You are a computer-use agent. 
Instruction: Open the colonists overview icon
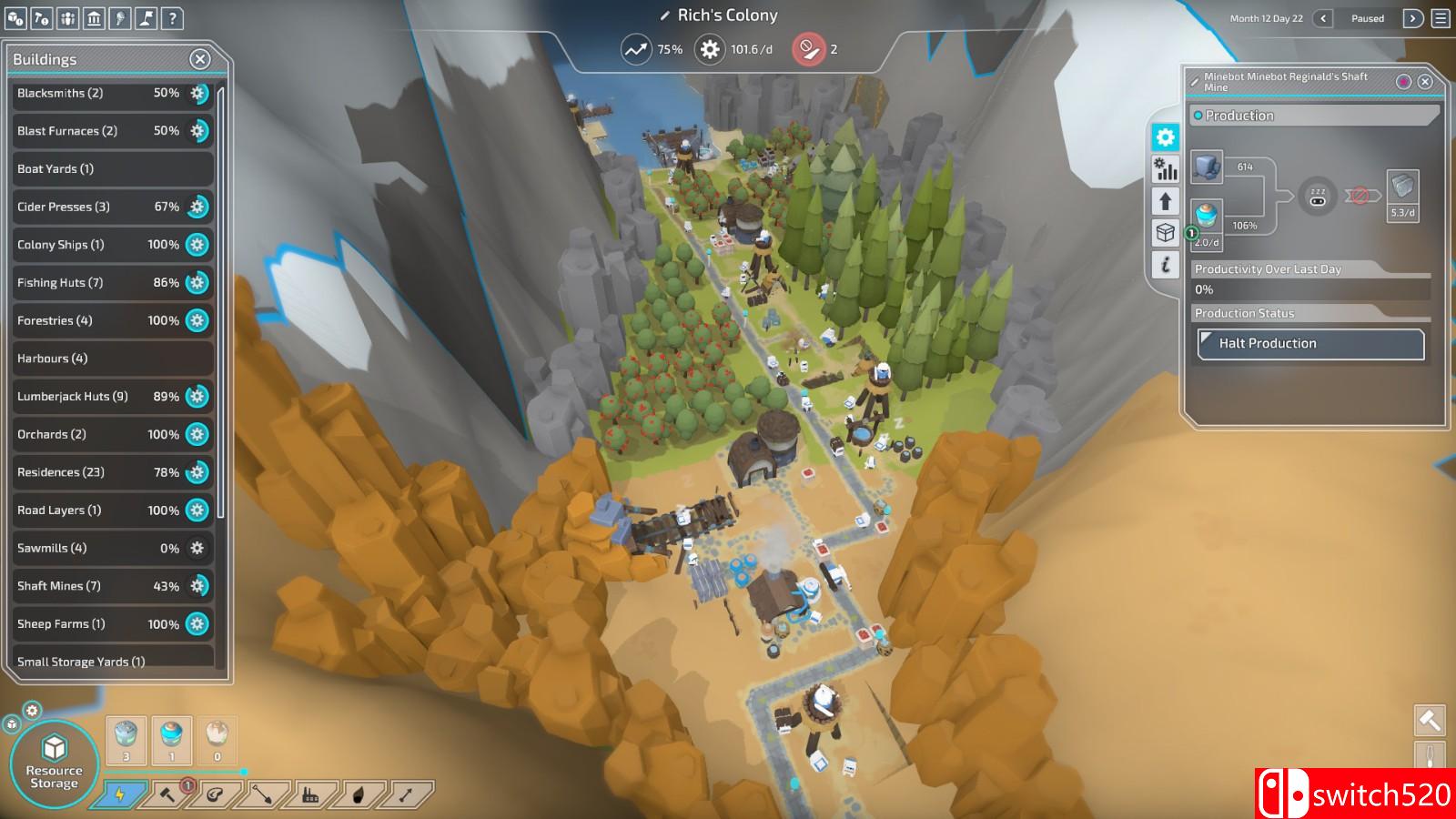68,17
